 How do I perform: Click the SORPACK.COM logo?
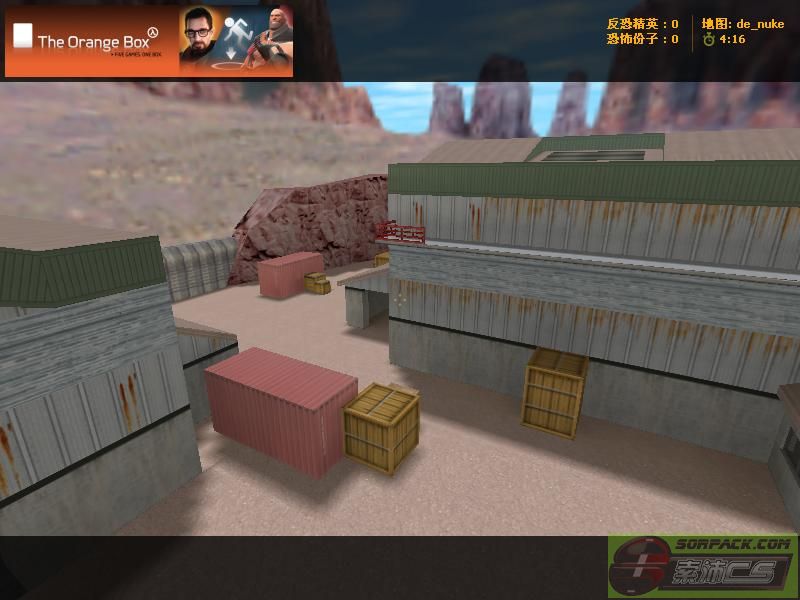tap(702, 566)
